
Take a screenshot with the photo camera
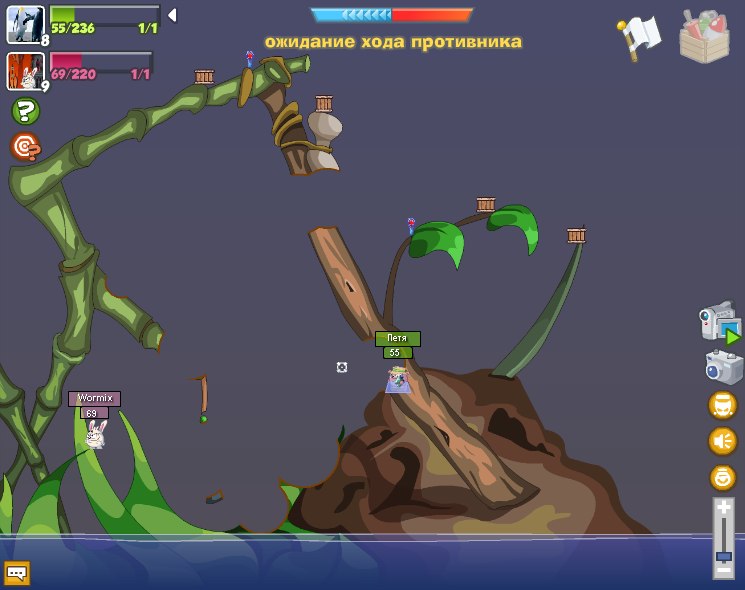pyautogui.click(x=723, y=366)
